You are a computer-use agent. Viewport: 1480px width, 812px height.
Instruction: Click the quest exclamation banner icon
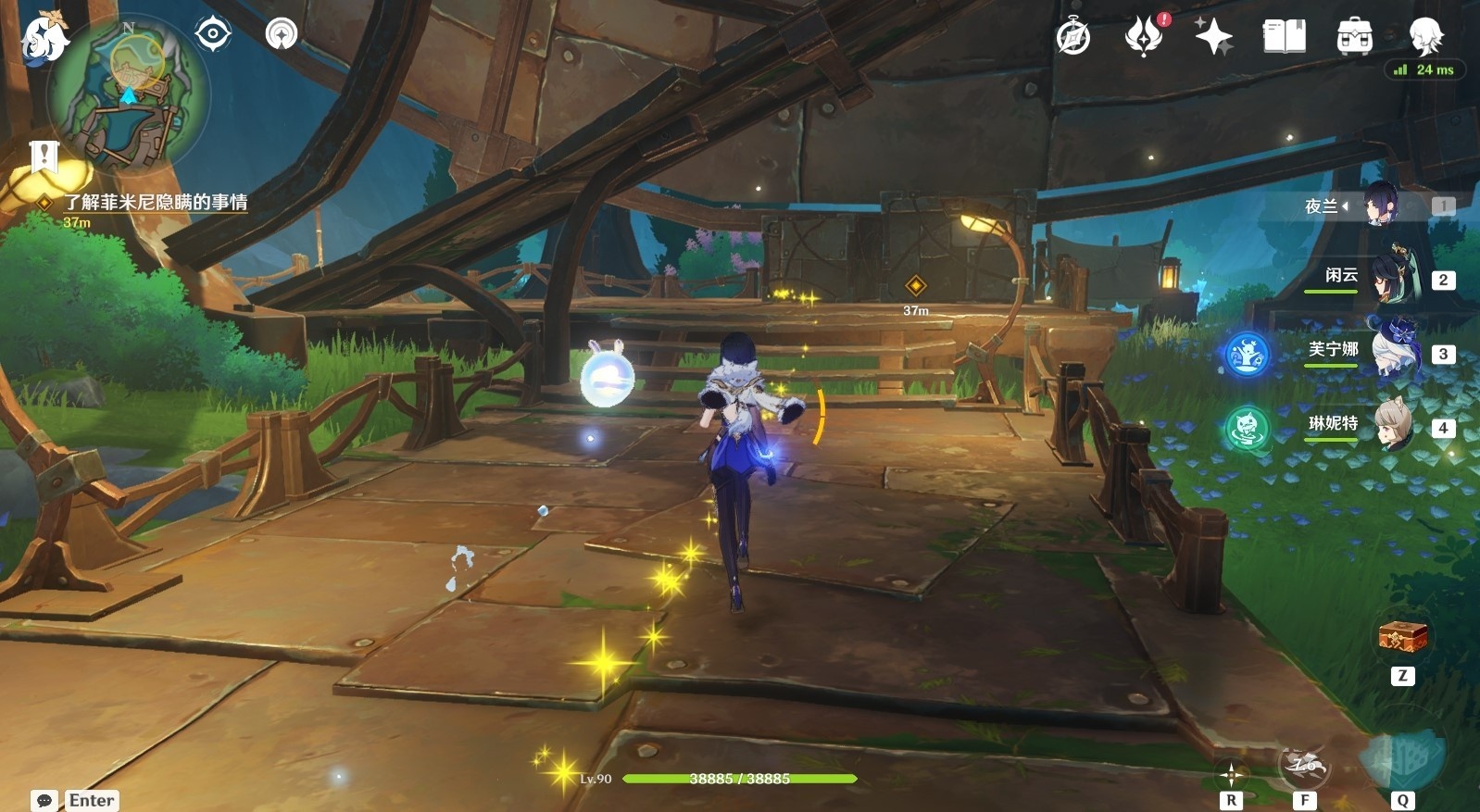tap(44, 157)
